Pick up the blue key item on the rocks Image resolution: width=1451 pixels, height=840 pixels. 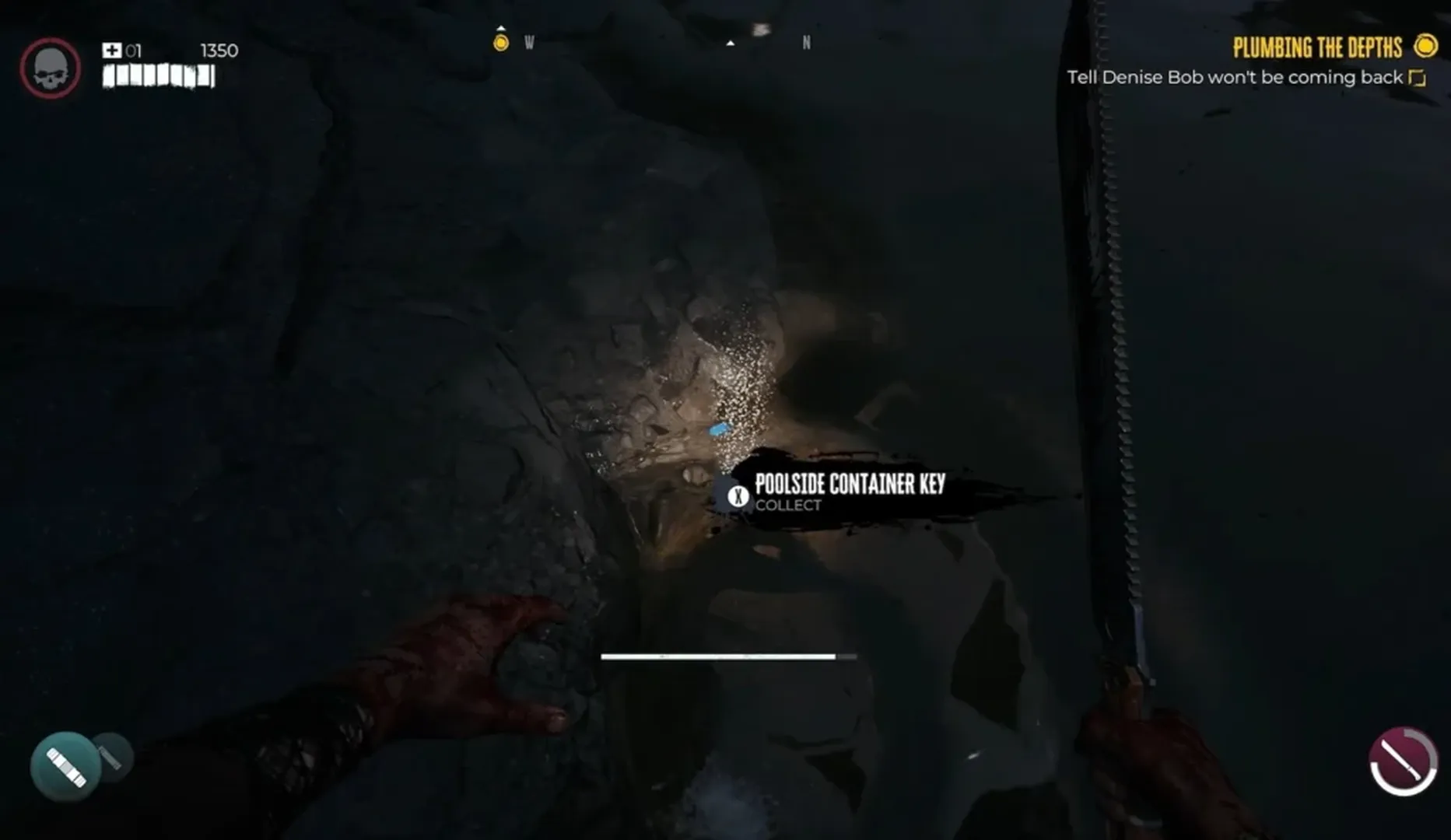(x=717, y=429)
